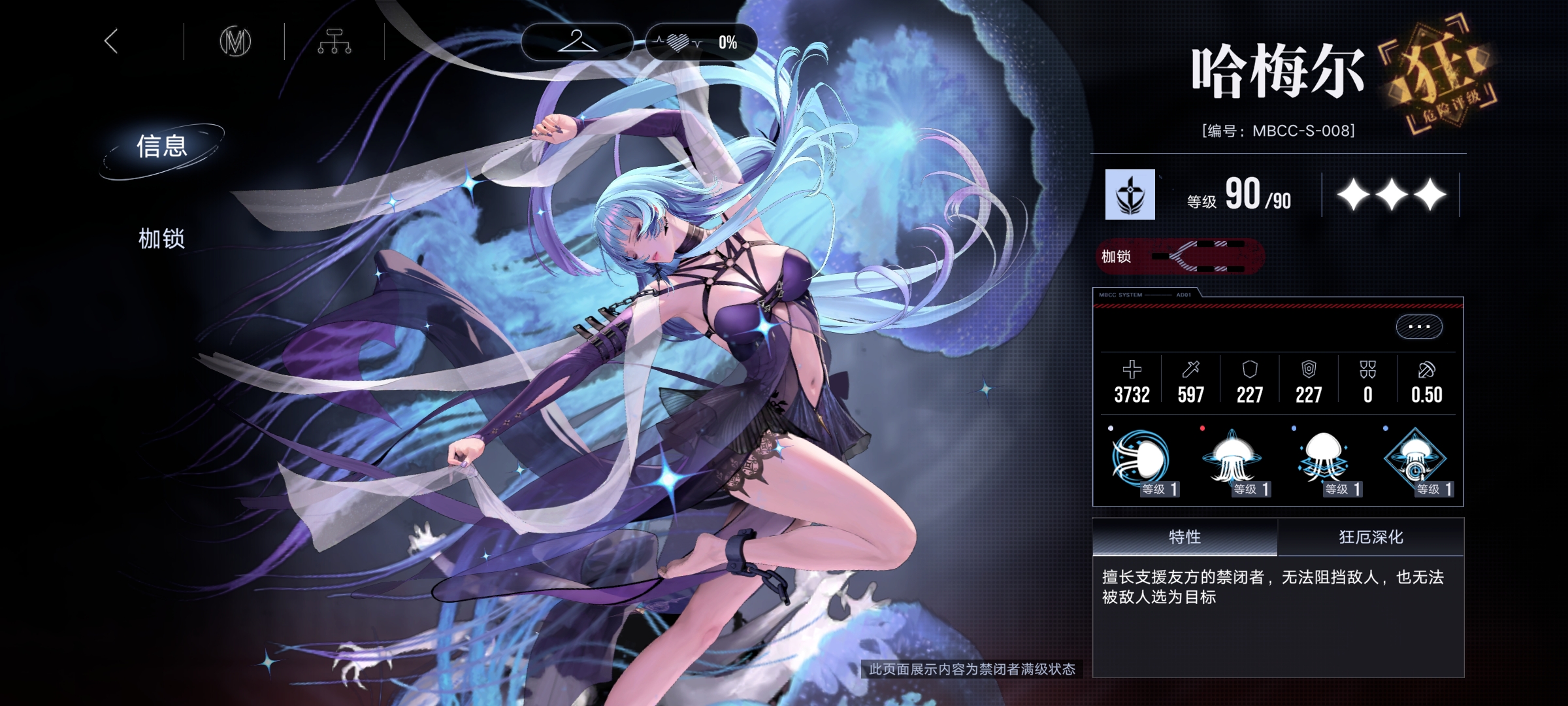Image resolution: width=1568 pixels, height=706 pixels.
Task: Open the clothes hanger outfit button
Action: click(x=577, y=42)
